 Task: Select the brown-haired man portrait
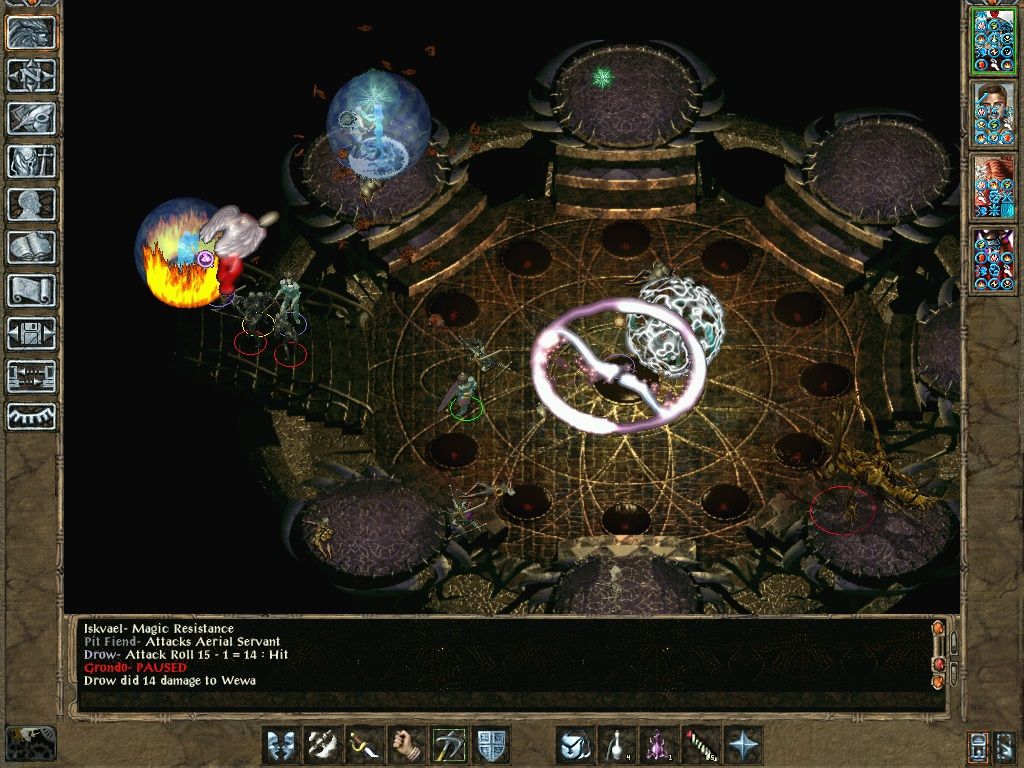tap(992, 114)
